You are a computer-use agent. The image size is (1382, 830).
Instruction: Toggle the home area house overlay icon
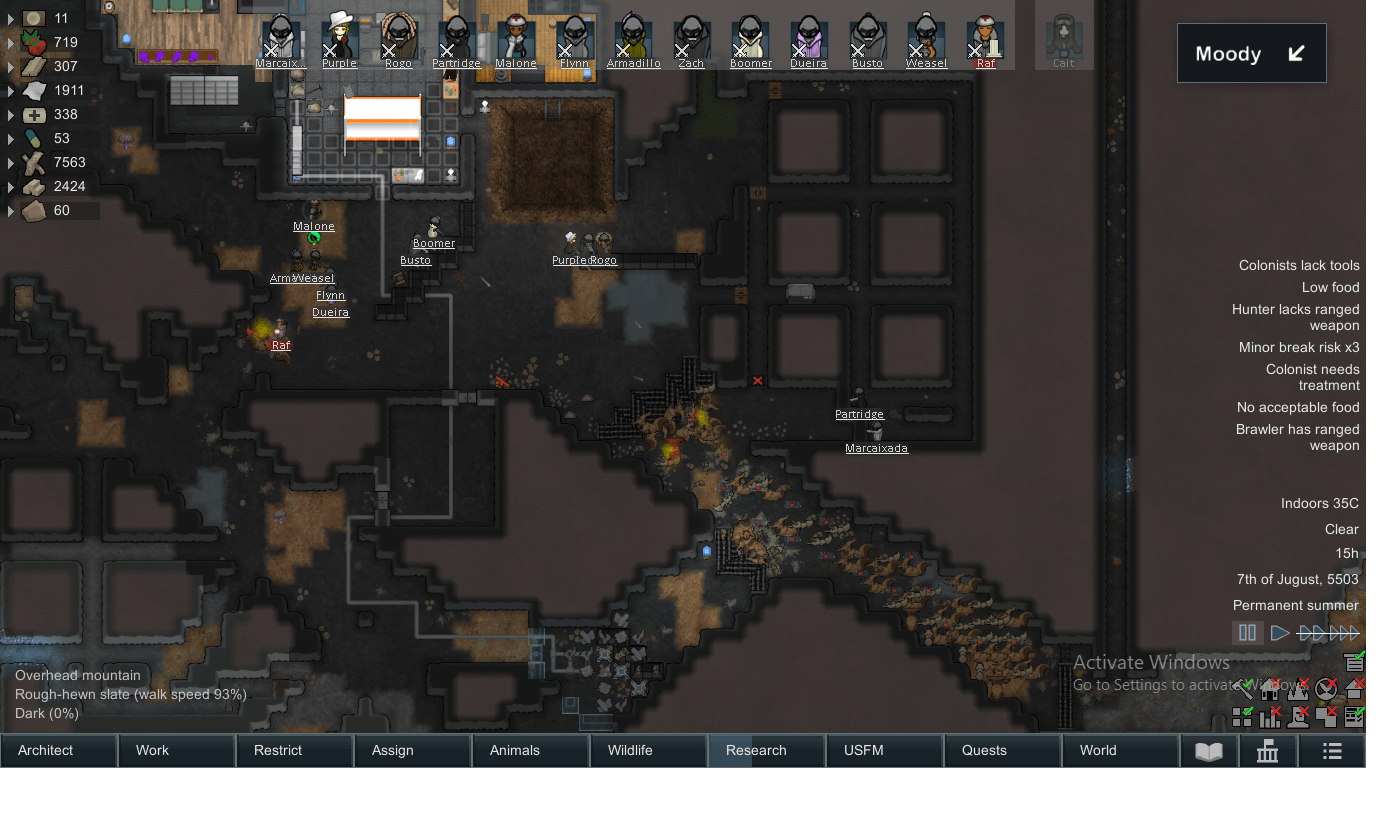(1269, 689)
